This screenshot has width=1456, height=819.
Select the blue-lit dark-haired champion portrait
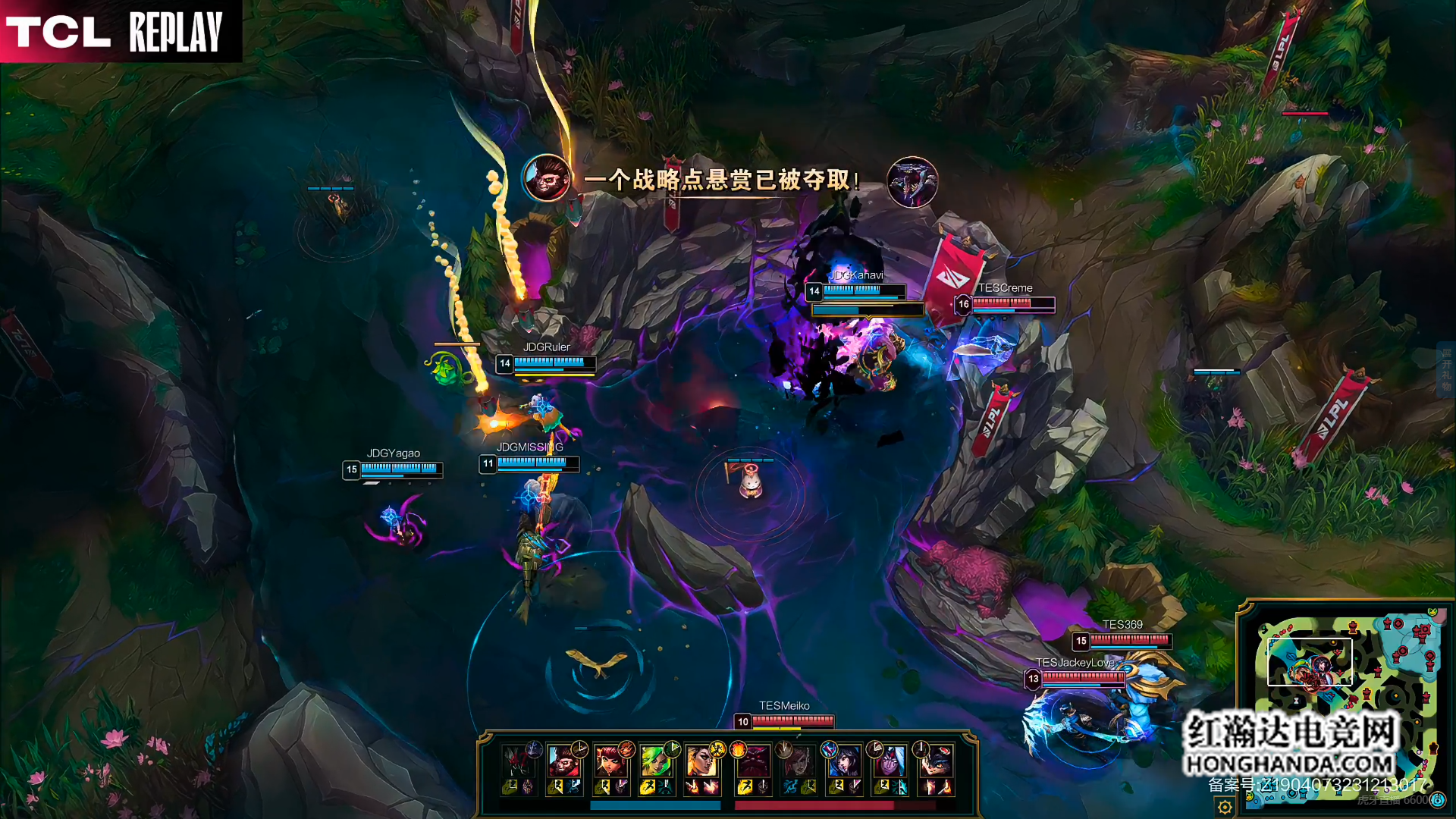click(843, 761)
